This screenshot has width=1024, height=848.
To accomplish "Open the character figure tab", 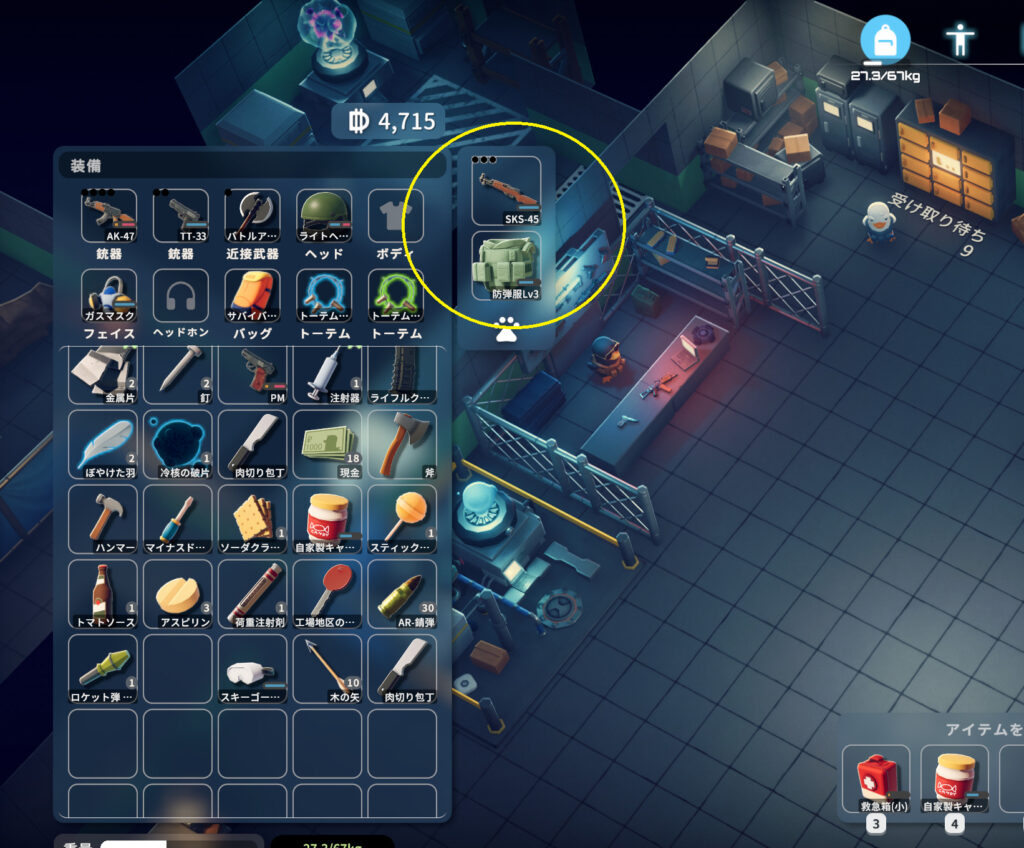I will [960, 40].
